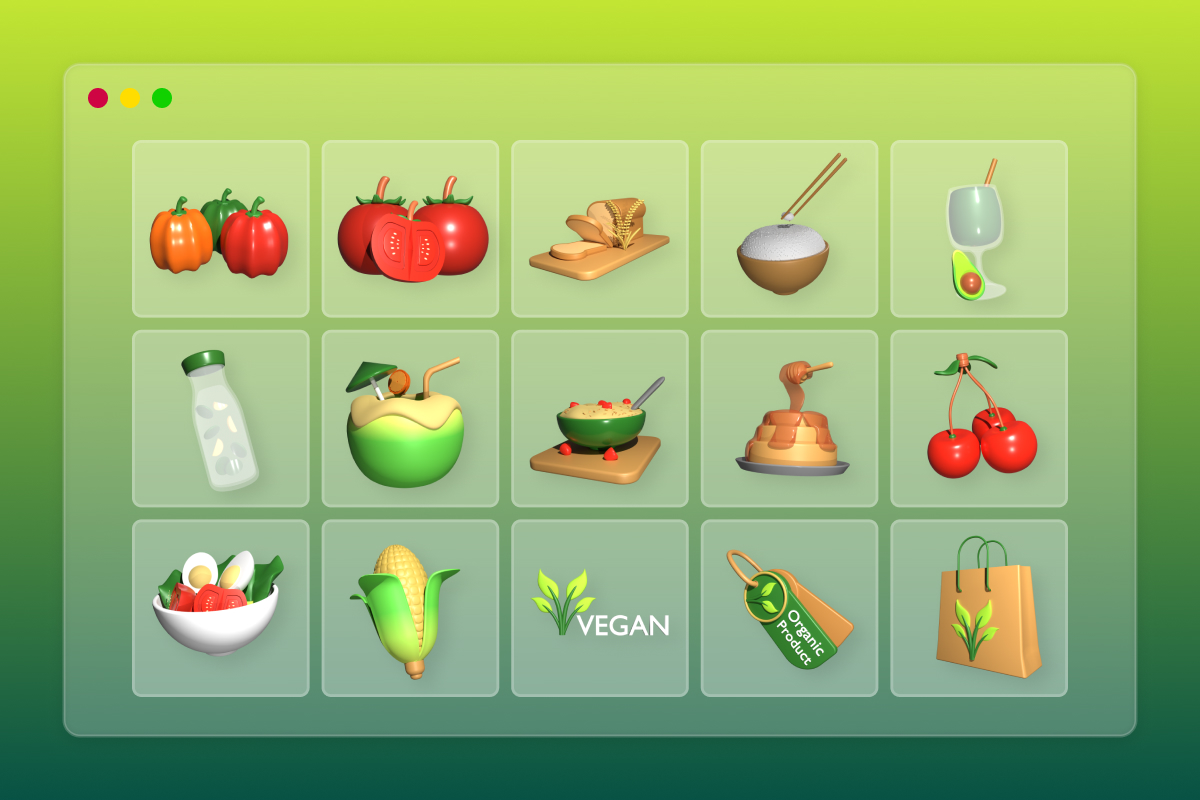Minimize the window with the yellow dot
The width and height of the screenshot is (1200, 800).
[130, 98]
